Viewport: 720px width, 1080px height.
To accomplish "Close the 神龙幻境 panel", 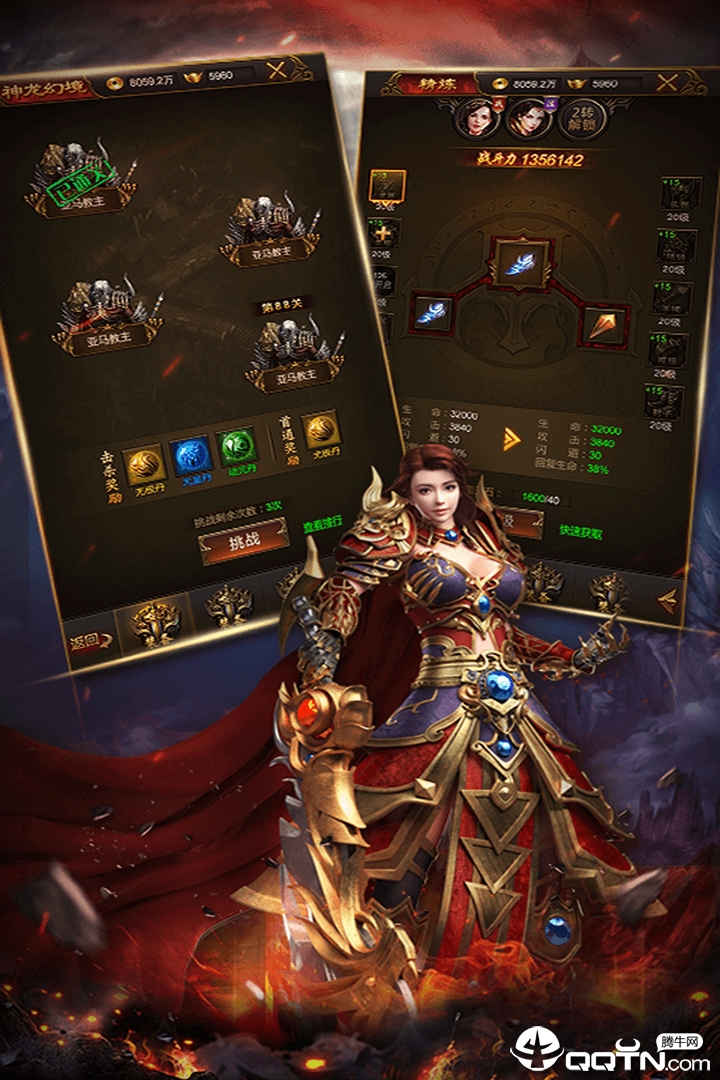I will pyautogui.click(x=277, y=70).
